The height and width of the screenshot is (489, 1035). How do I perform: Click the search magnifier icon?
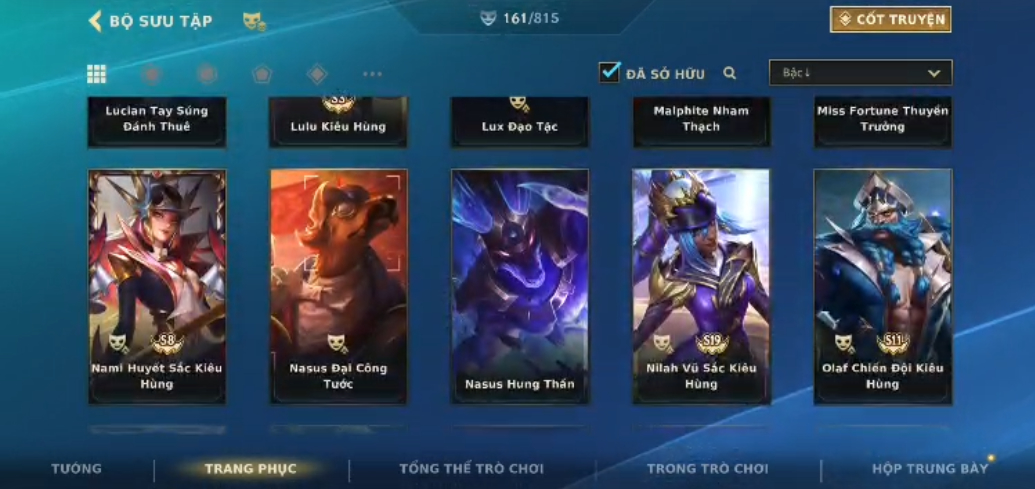(x=730, y=73)
